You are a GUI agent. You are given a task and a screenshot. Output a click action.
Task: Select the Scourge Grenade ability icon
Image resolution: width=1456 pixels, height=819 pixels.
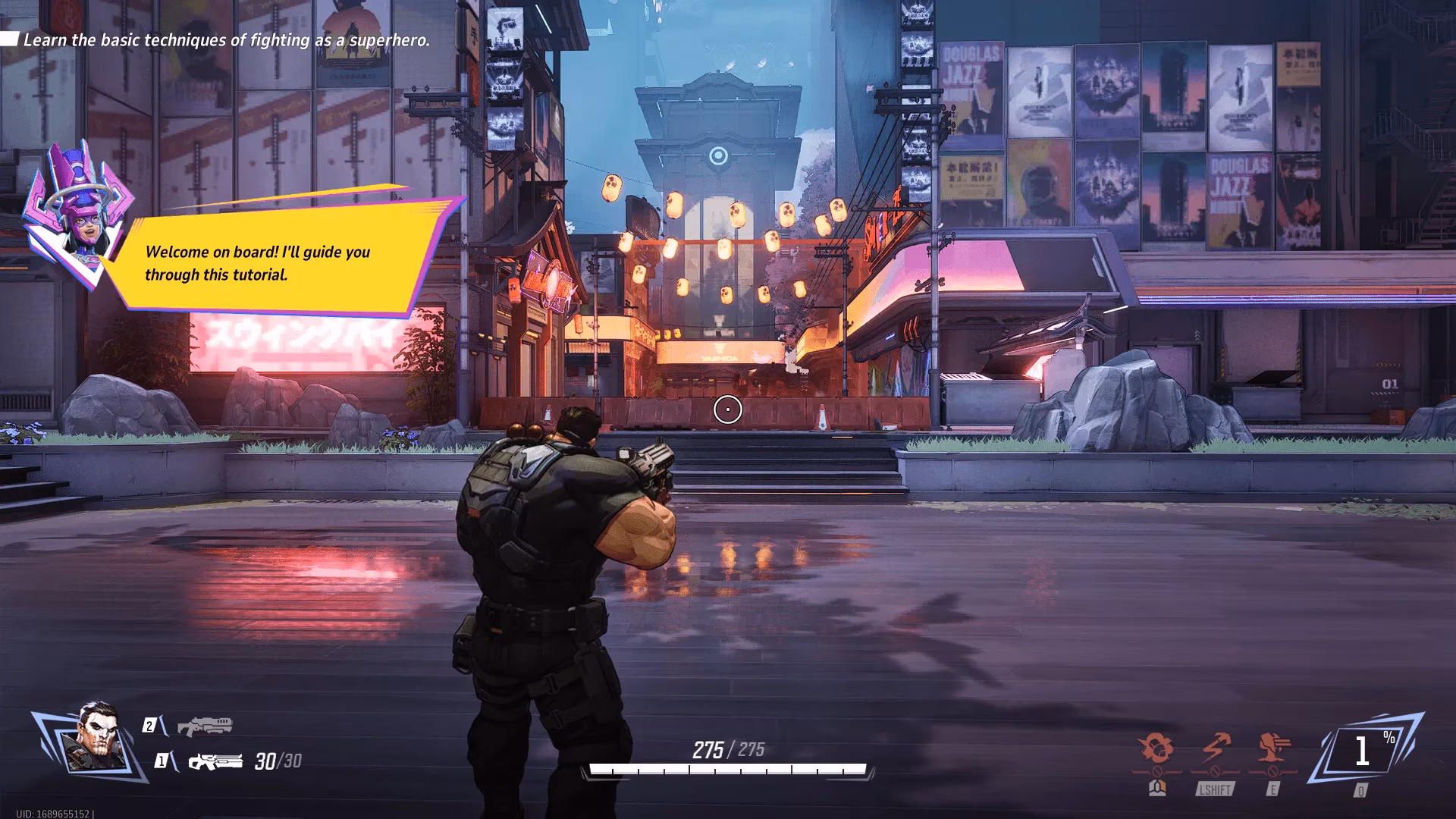click(1156, 745)
